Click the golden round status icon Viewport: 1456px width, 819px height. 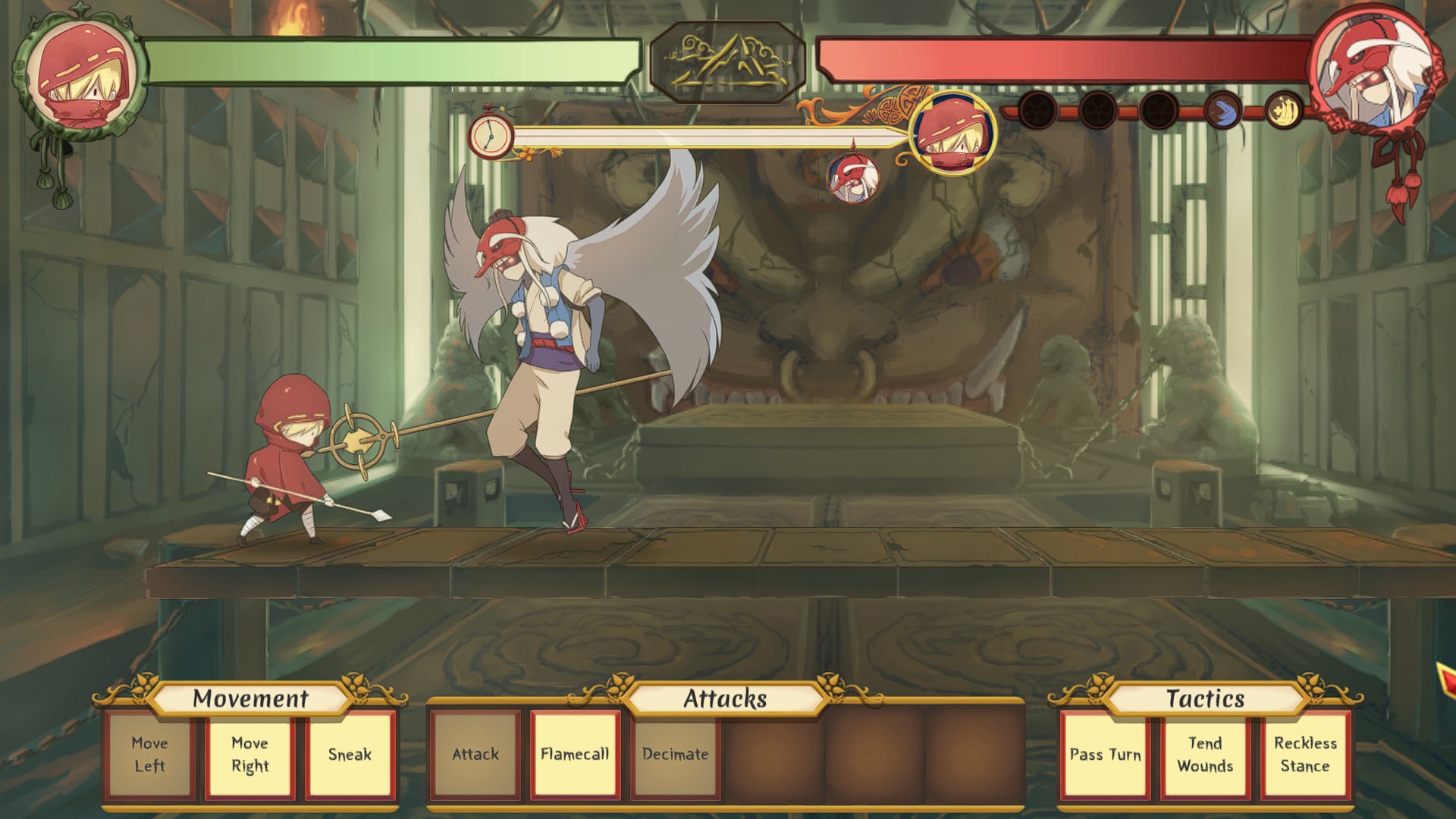click(1282, 109)
